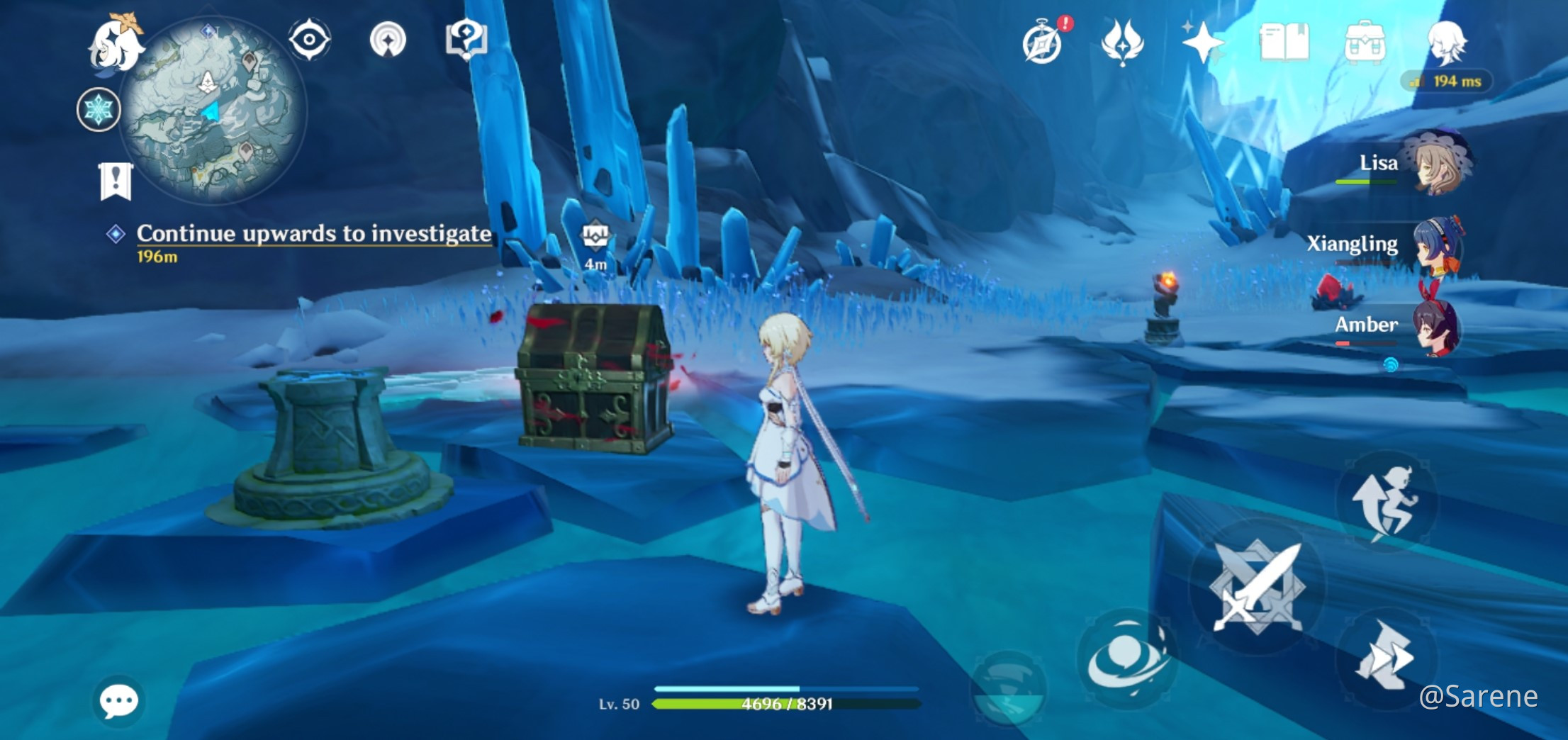
Task: Switch to Xiangling
Action: click(1439, 245)
